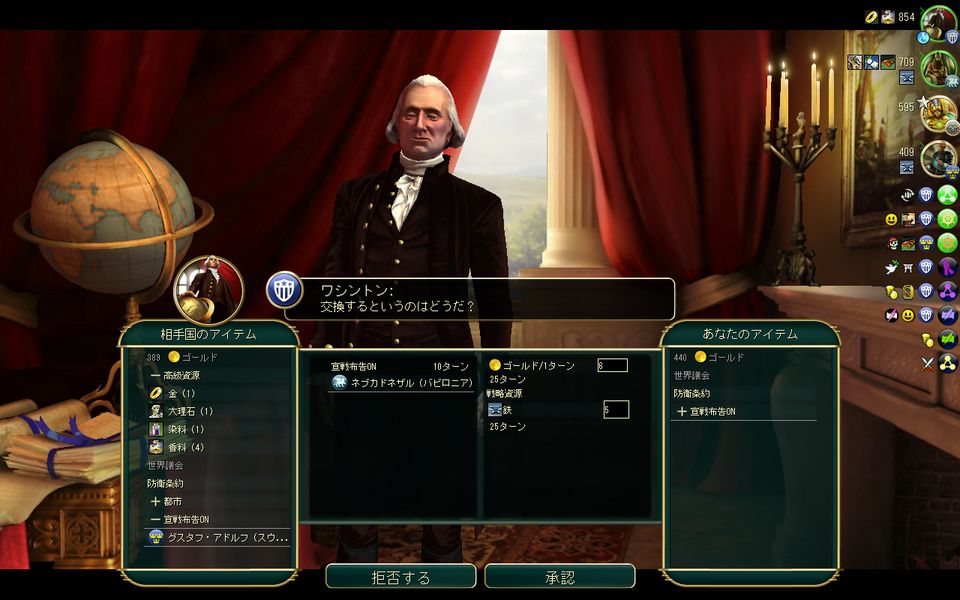960x600 pixels.
Task: Edit the 鉄 (iron) quantity field
Action: [616, 409]
